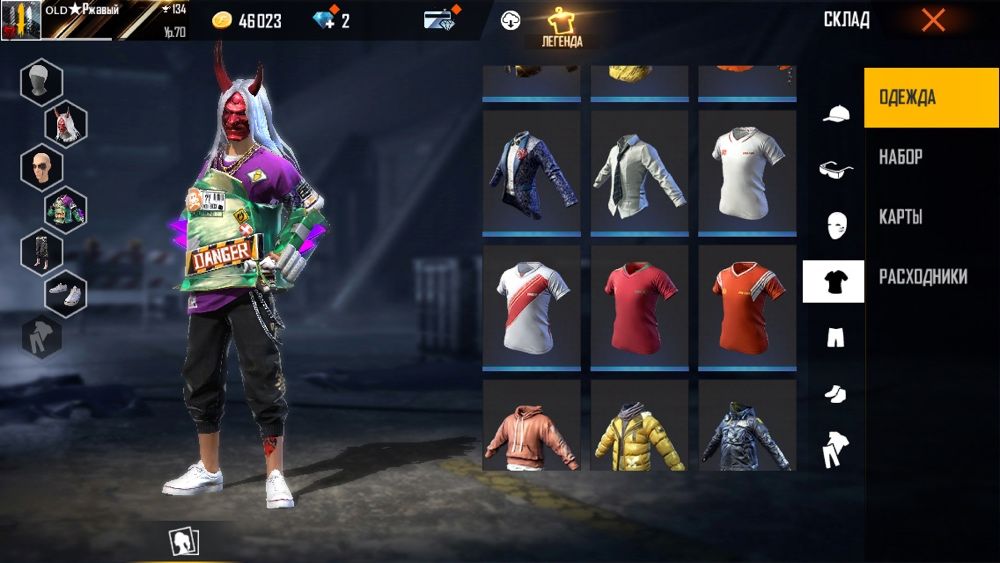Open the shoes category icon
Screen dimensions: 1000x563
click(834, 394)
